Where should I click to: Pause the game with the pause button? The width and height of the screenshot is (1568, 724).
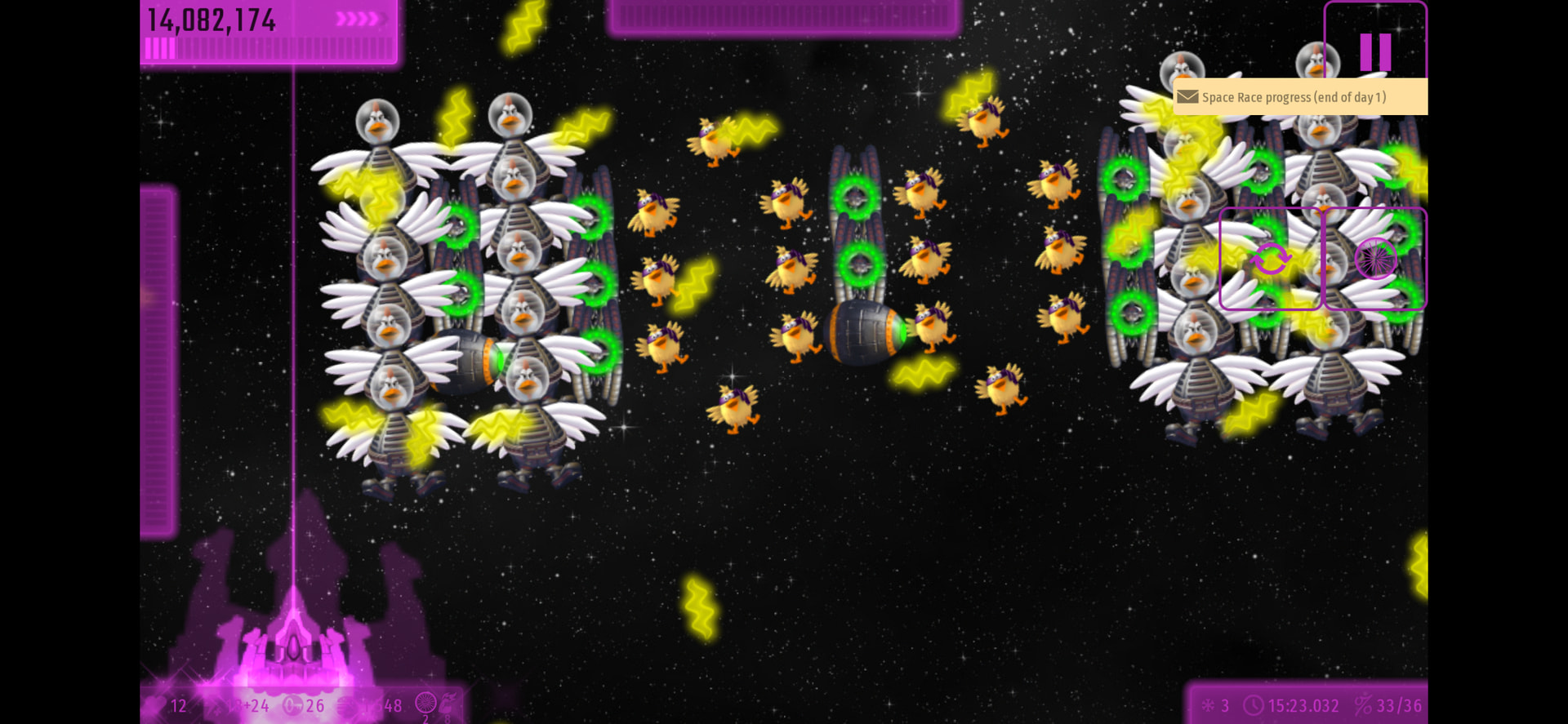coord(1375,51)
